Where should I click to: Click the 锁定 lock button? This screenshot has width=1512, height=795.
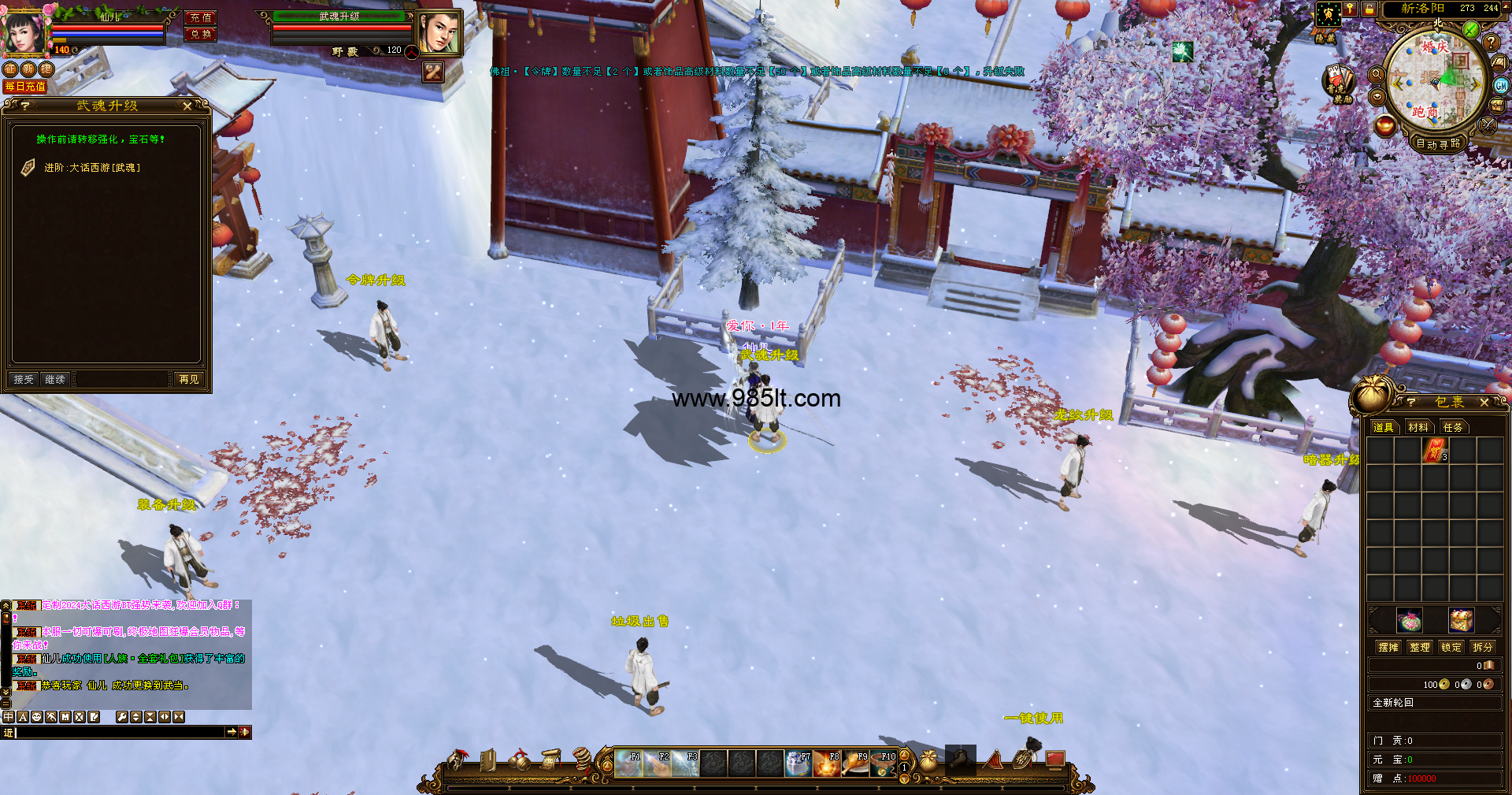click(1451, 647)
